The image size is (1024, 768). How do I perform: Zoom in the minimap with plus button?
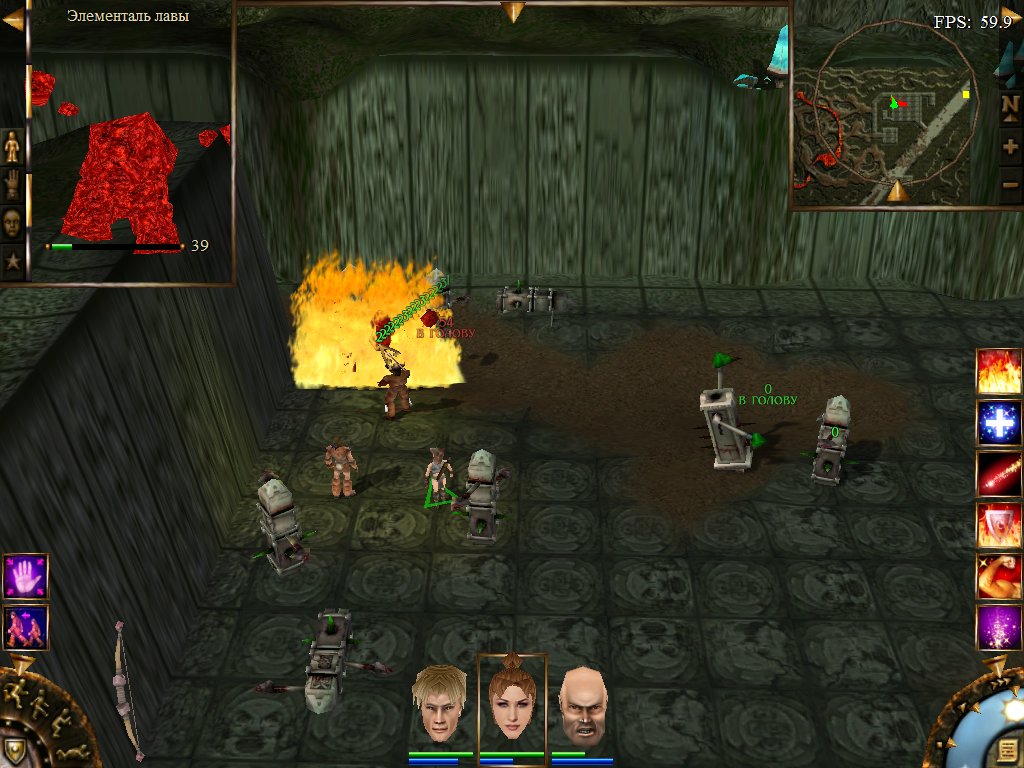(x=1010, y=146)
